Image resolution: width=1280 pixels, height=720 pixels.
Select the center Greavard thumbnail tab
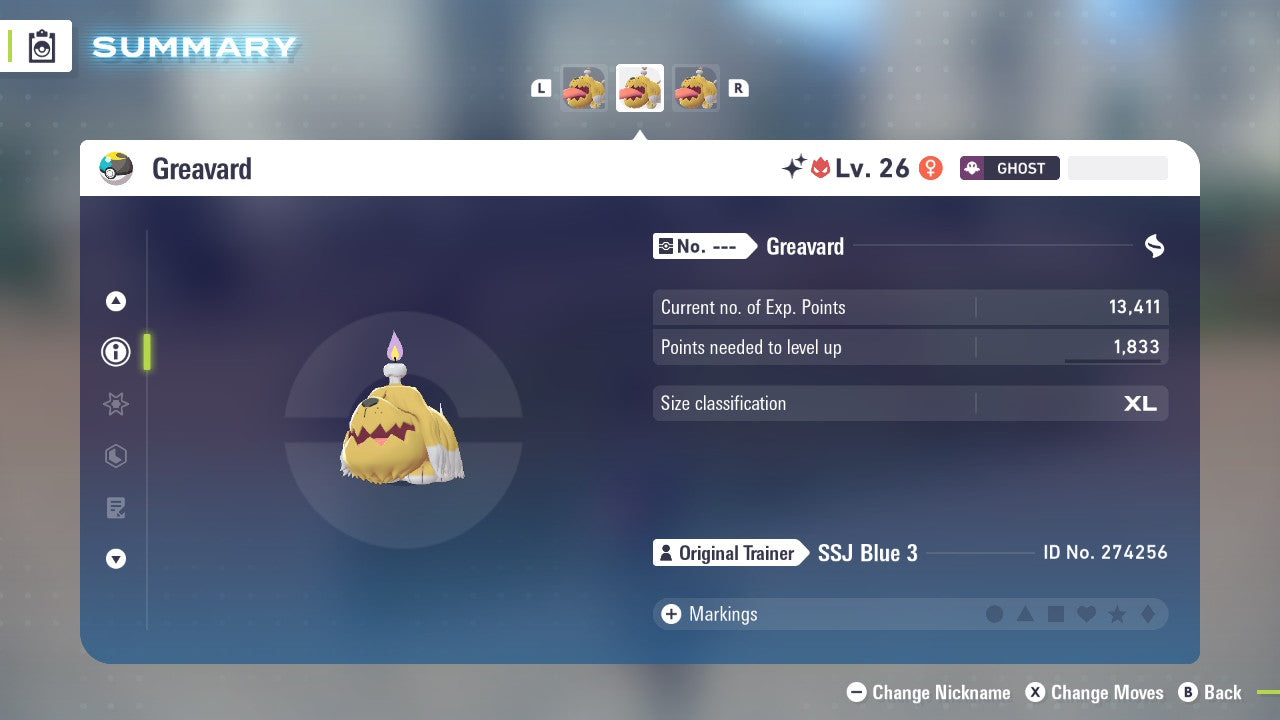point(640,88)
